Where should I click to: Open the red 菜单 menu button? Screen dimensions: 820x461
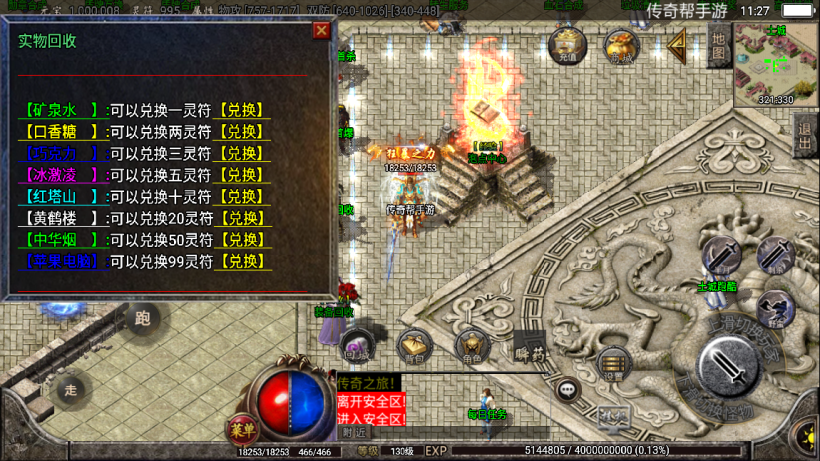coord(240,428)
